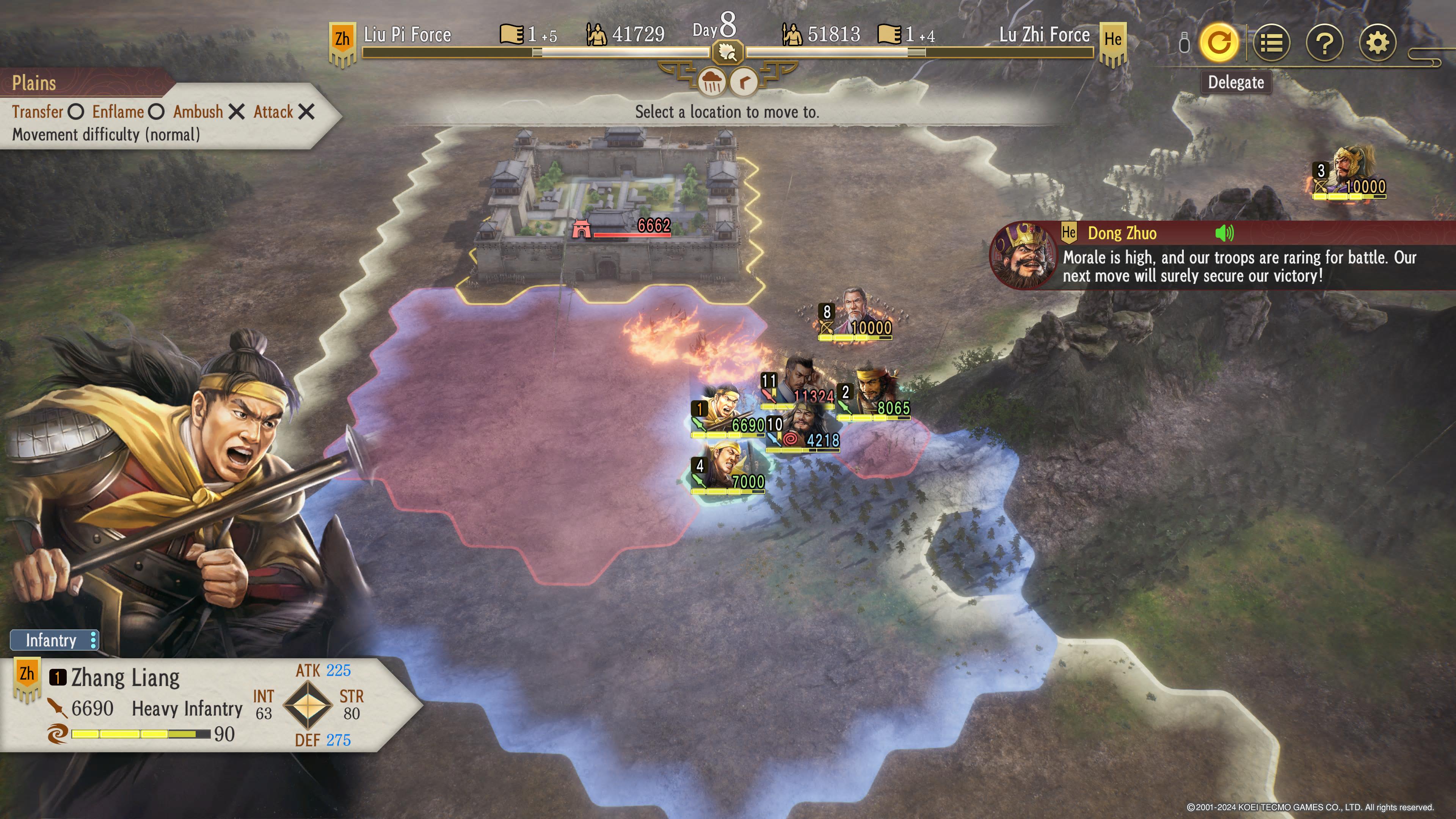Click the Liu Pi Force Zh banner
The image size is (1456, 819).
click(342, 42)
